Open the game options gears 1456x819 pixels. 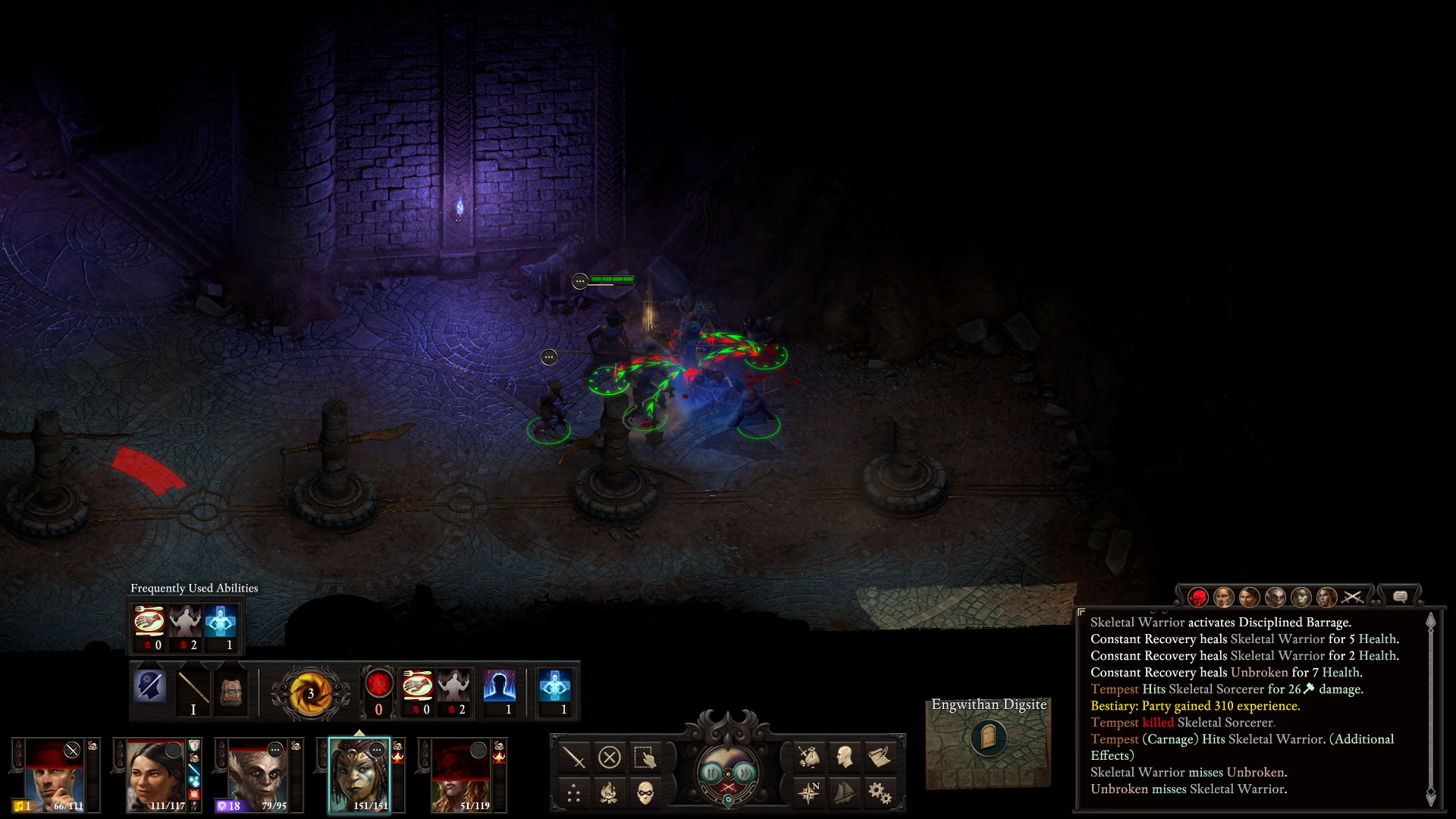(880, 793)
